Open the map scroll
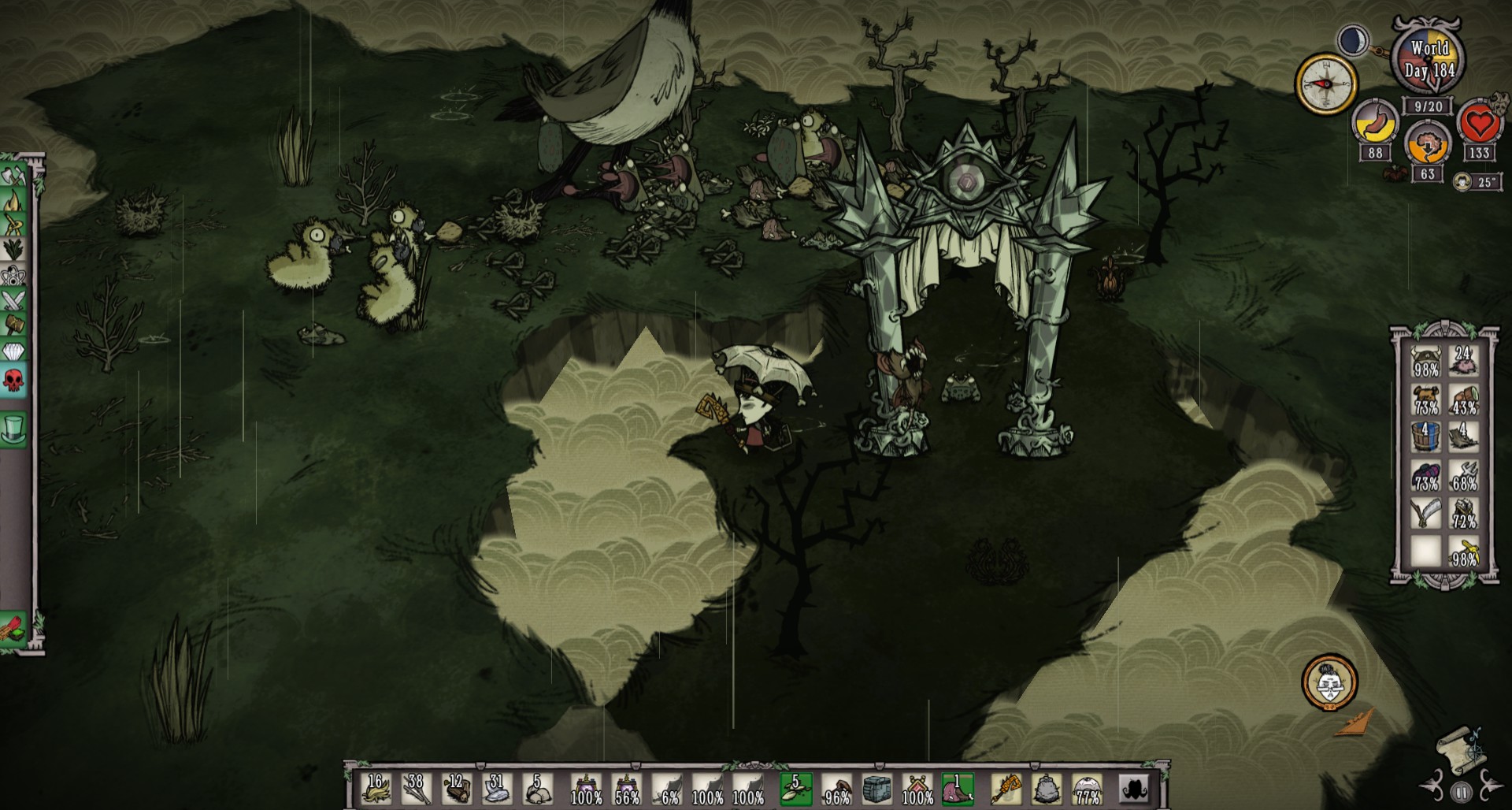This screenshot has height=810, width=1512. (x=1460, y=749)
